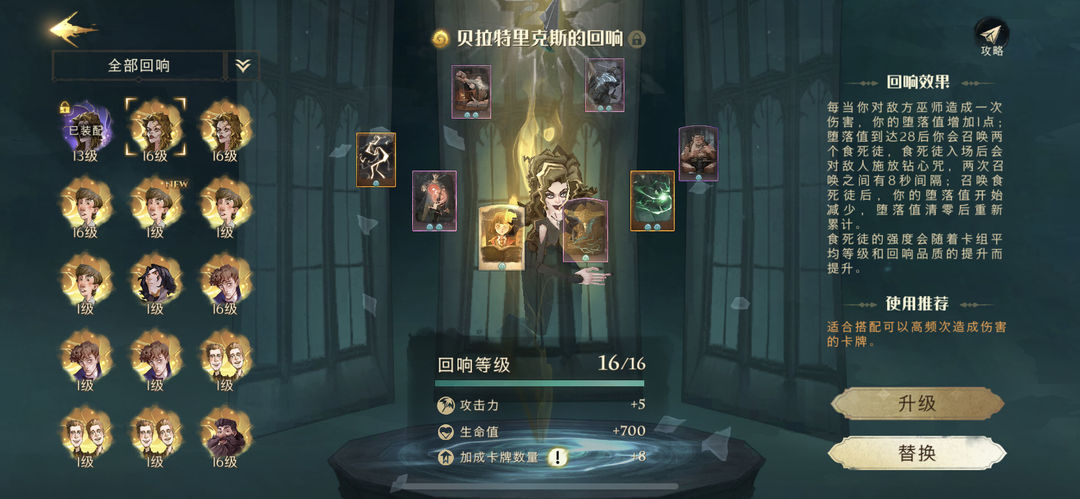
Task: Open the seated troll creature card
Action: (698, 153)
